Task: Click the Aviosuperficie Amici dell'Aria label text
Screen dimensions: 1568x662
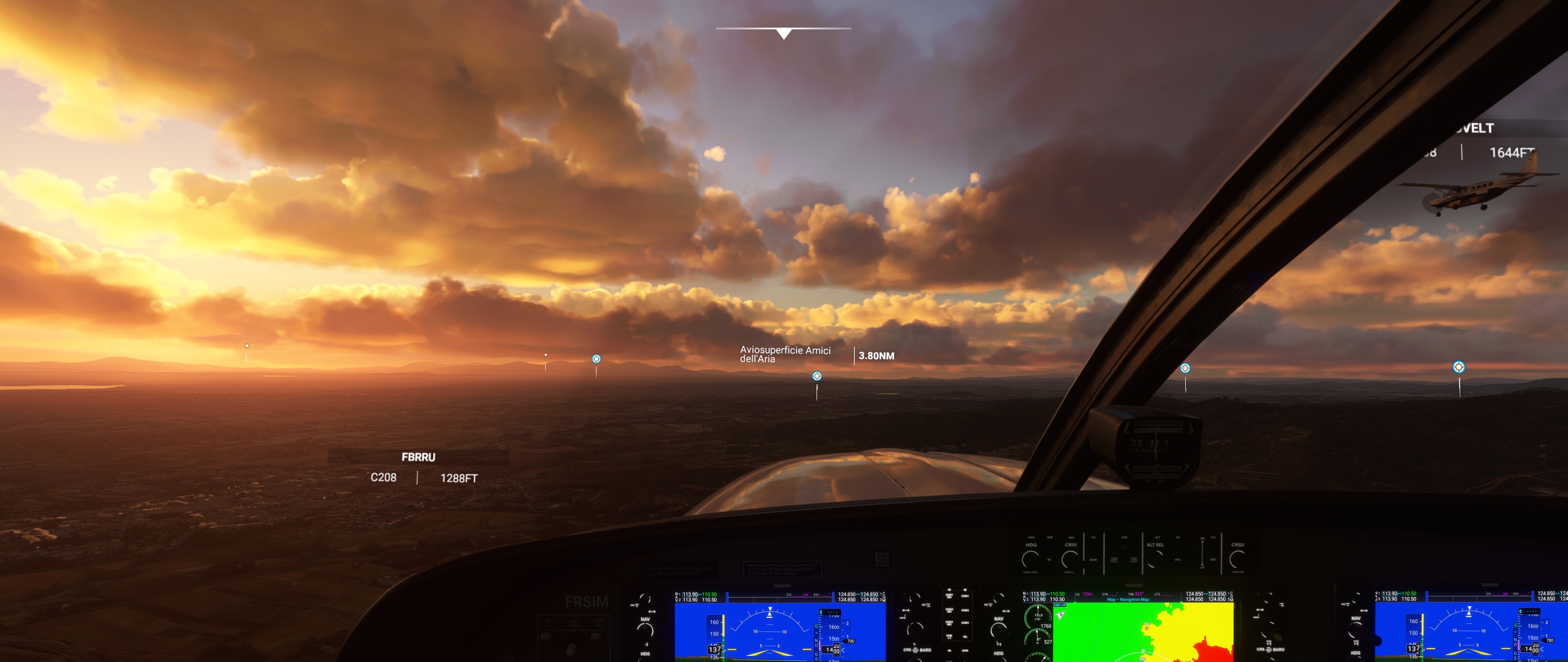Action: (x=785, y=354)
